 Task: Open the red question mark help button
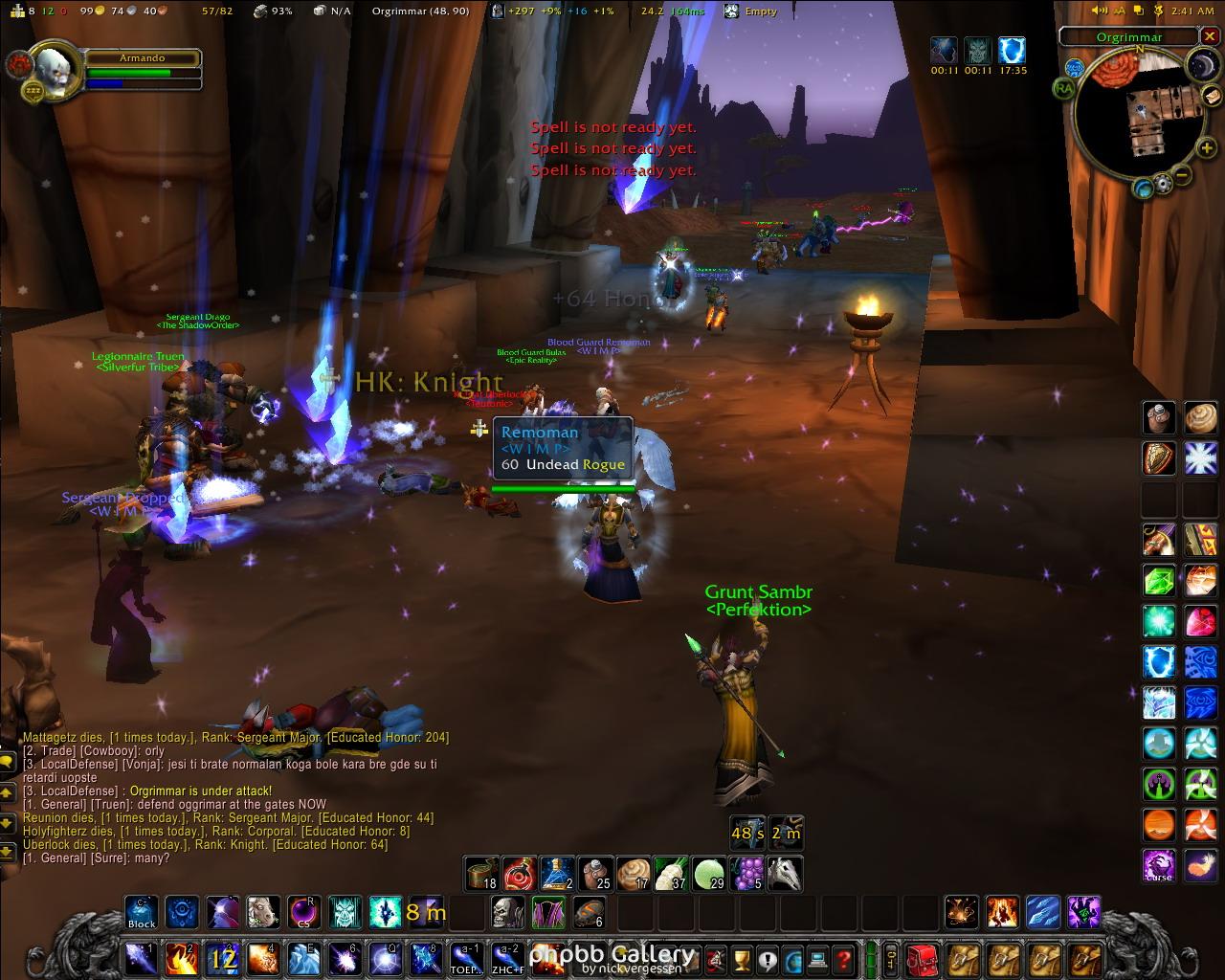[x=843, y=958]
